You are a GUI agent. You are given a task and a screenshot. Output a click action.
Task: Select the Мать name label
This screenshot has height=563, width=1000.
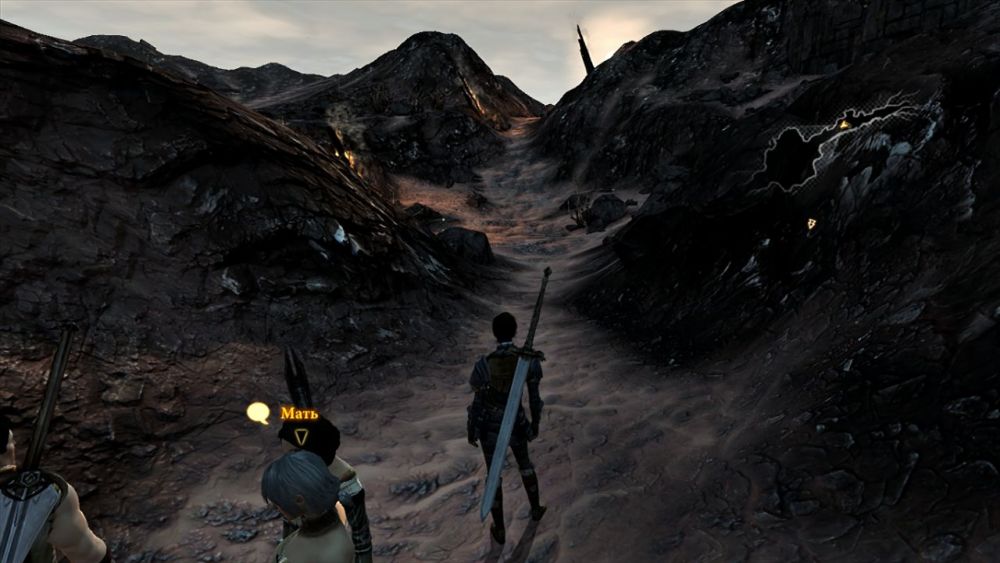coord(299,413)
